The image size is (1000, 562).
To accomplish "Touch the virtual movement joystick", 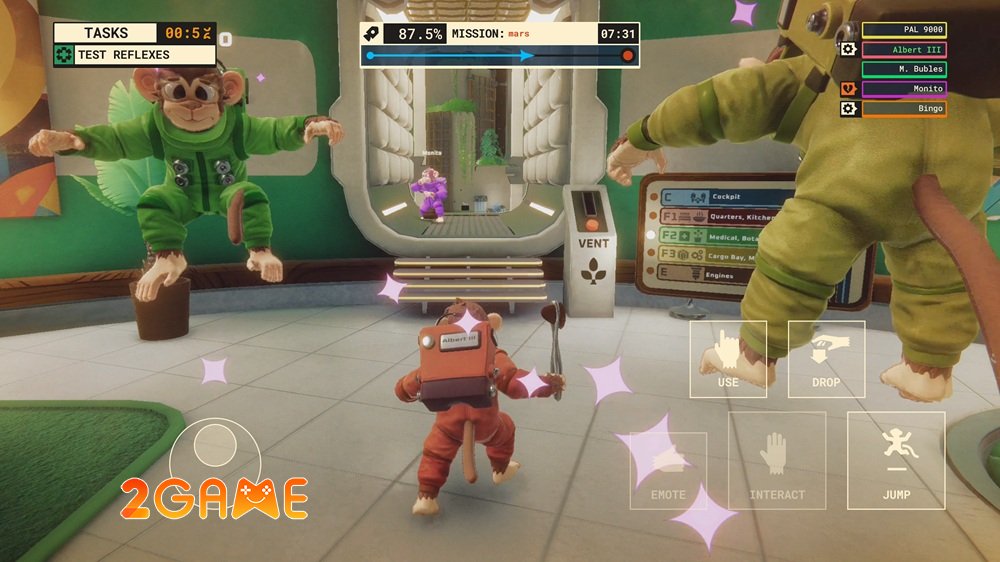I will pyautogui.click(x=215, y=445).
